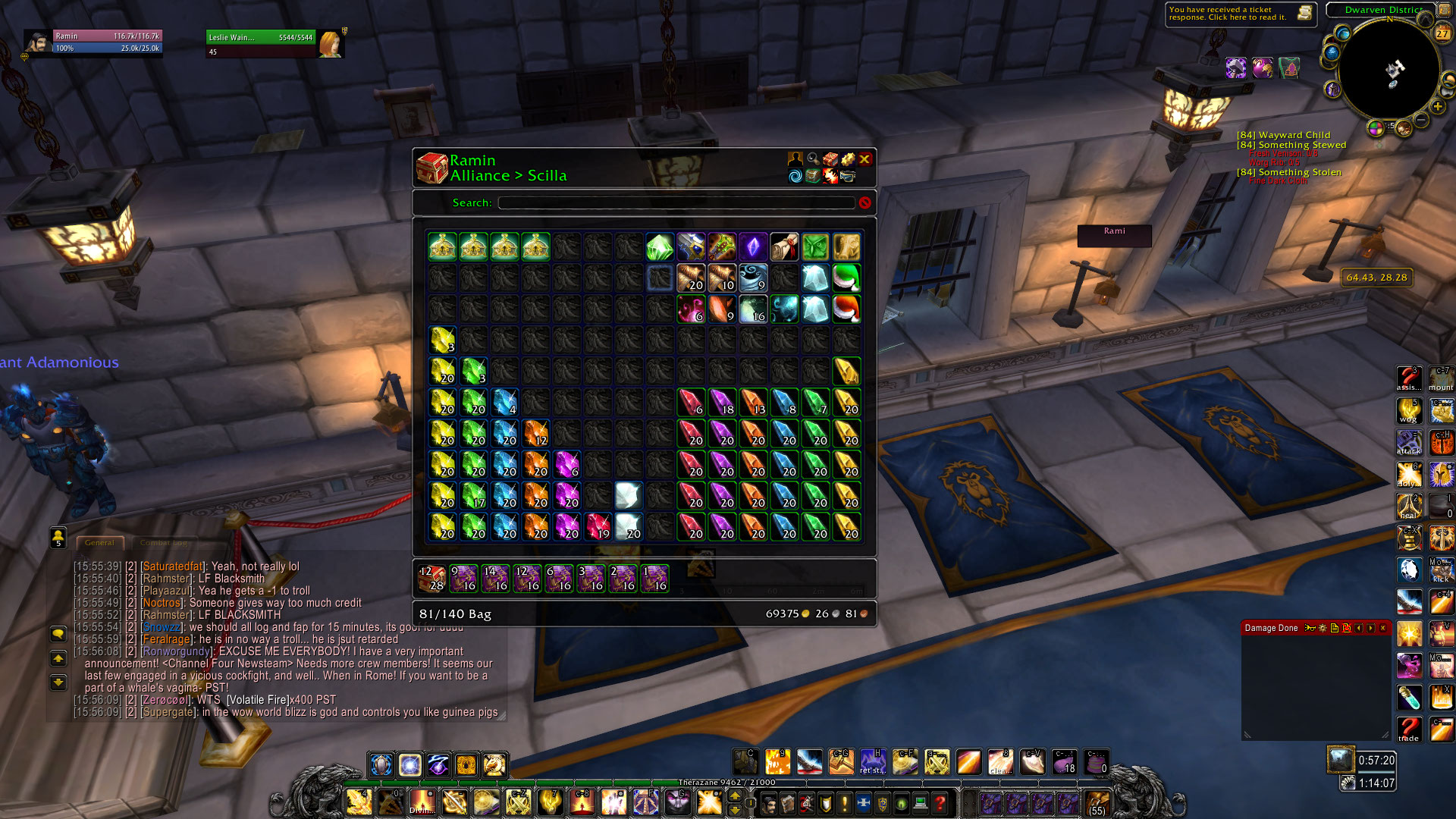Click the bag search input field
Screen dimensions: 1456x819
click(x=676, y=202)
